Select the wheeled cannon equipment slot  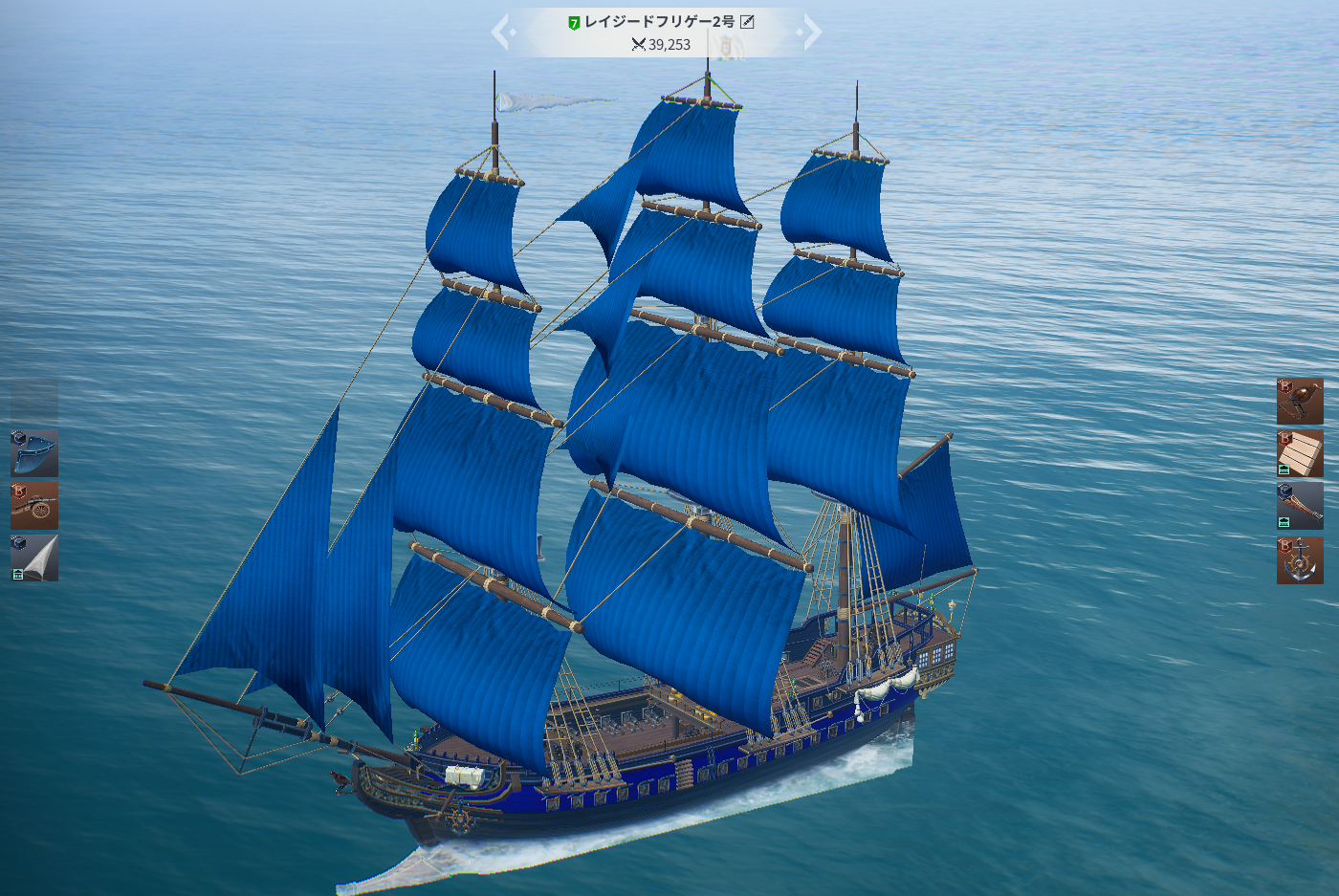pos(34,505)
